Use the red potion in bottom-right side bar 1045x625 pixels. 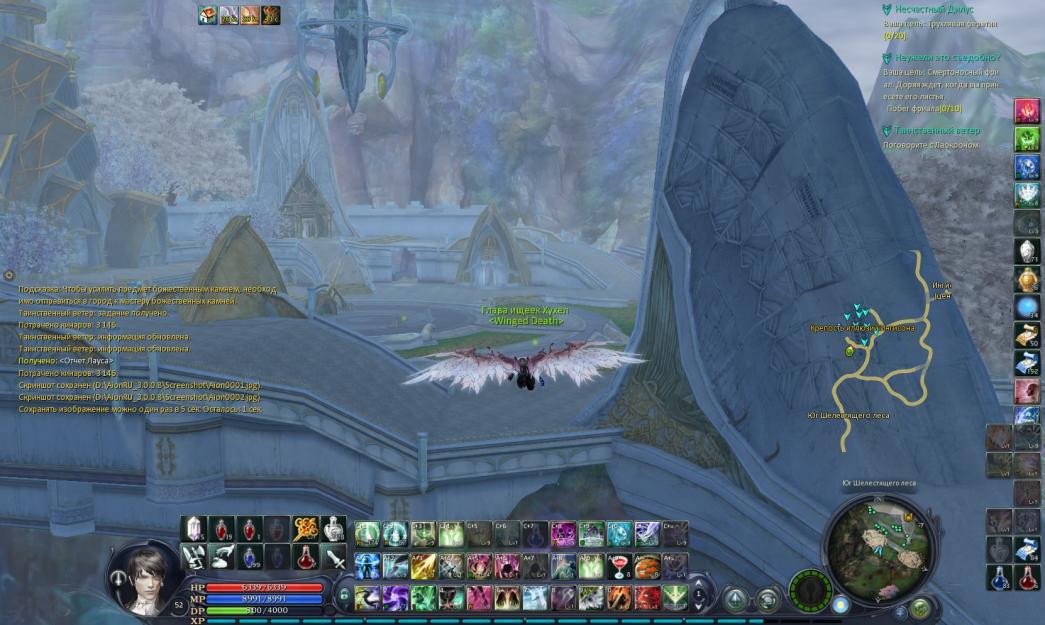[1027, 577]
